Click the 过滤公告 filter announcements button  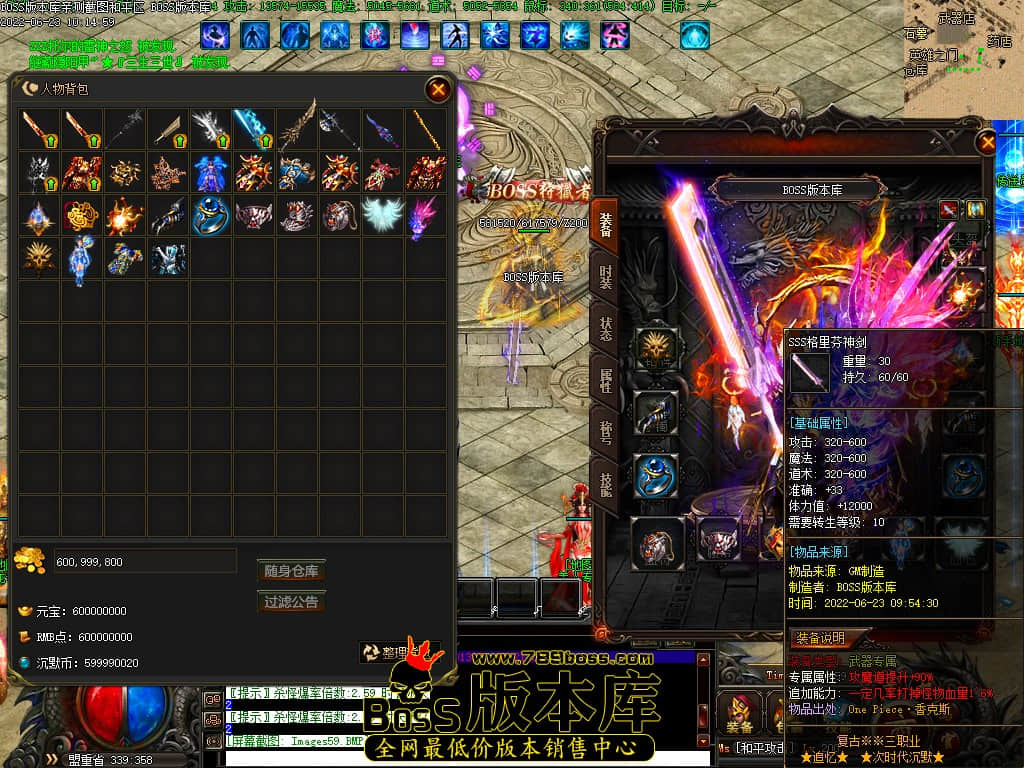coord(291,602)
